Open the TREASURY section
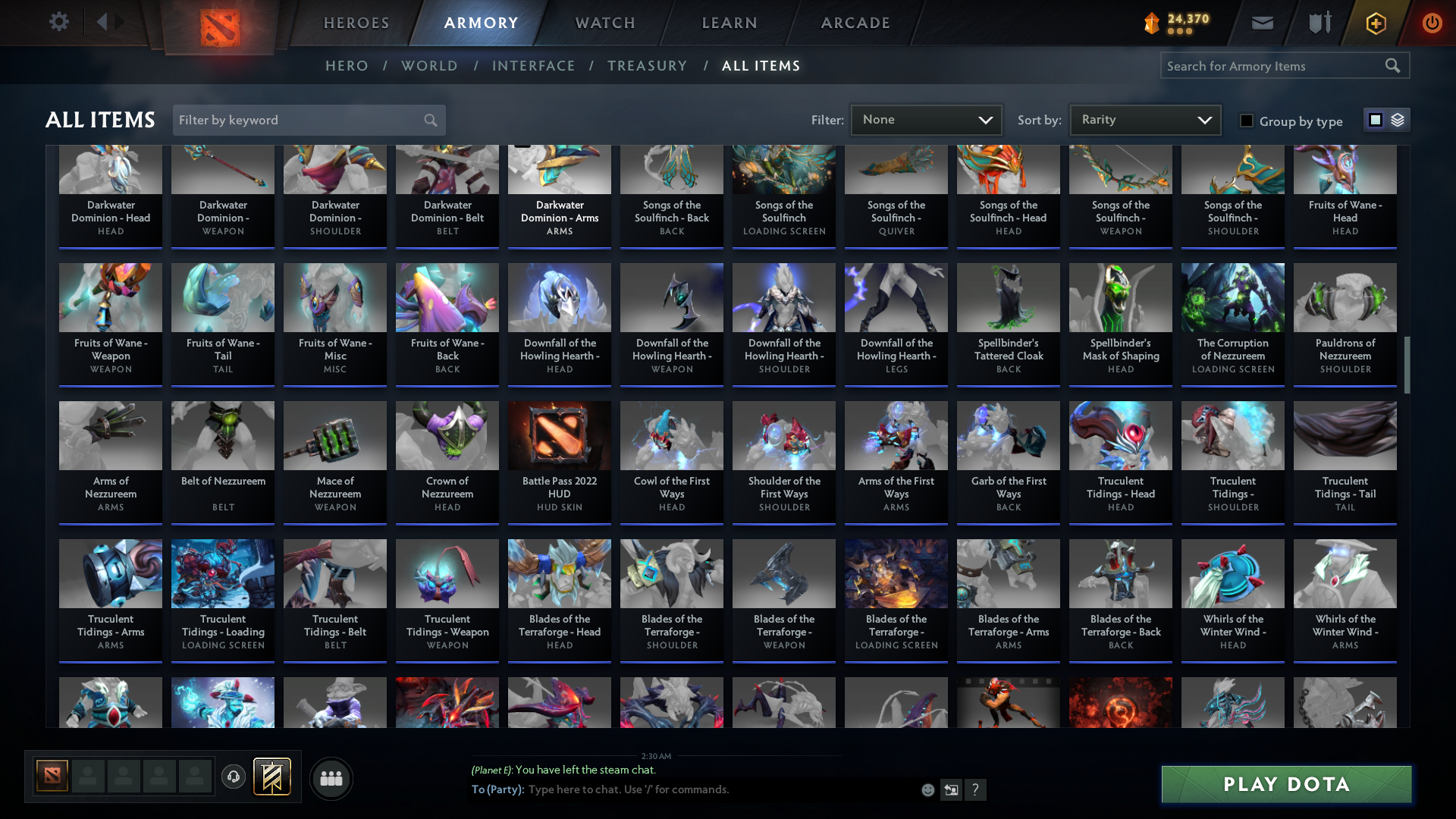The width and height of the screenshot is (1456, 819). point(647,66)
